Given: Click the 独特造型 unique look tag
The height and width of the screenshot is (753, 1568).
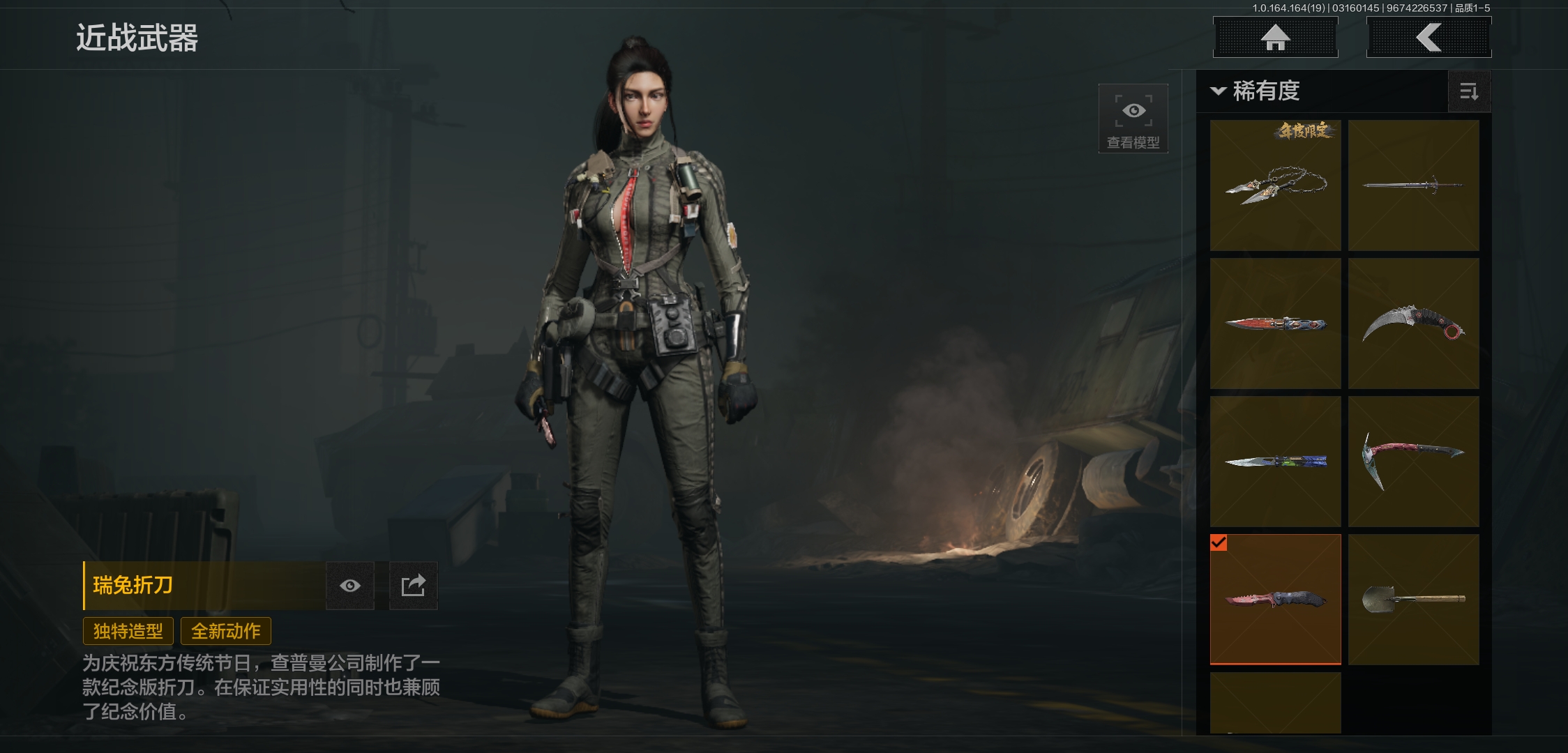Looking at the screenshot, I should (128, 632).
